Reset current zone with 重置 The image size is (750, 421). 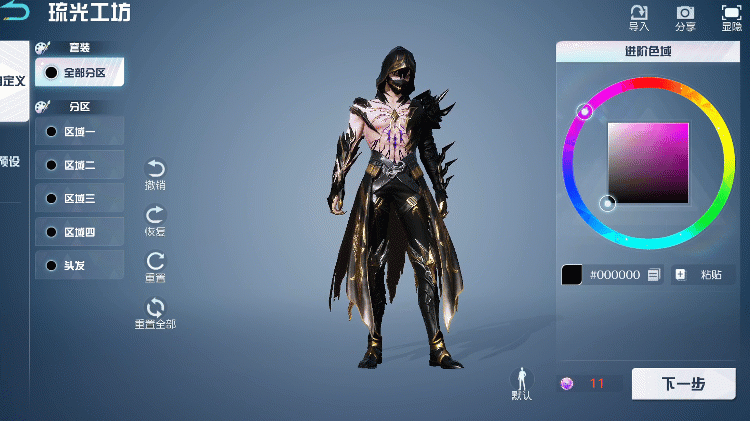[x=155, y=267]
